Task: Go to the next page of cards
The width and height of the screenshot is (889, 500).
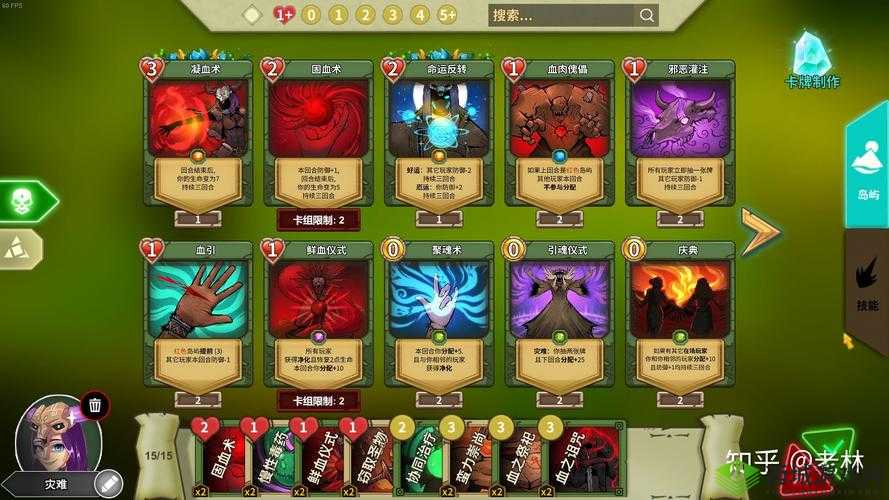Action: 759,231
